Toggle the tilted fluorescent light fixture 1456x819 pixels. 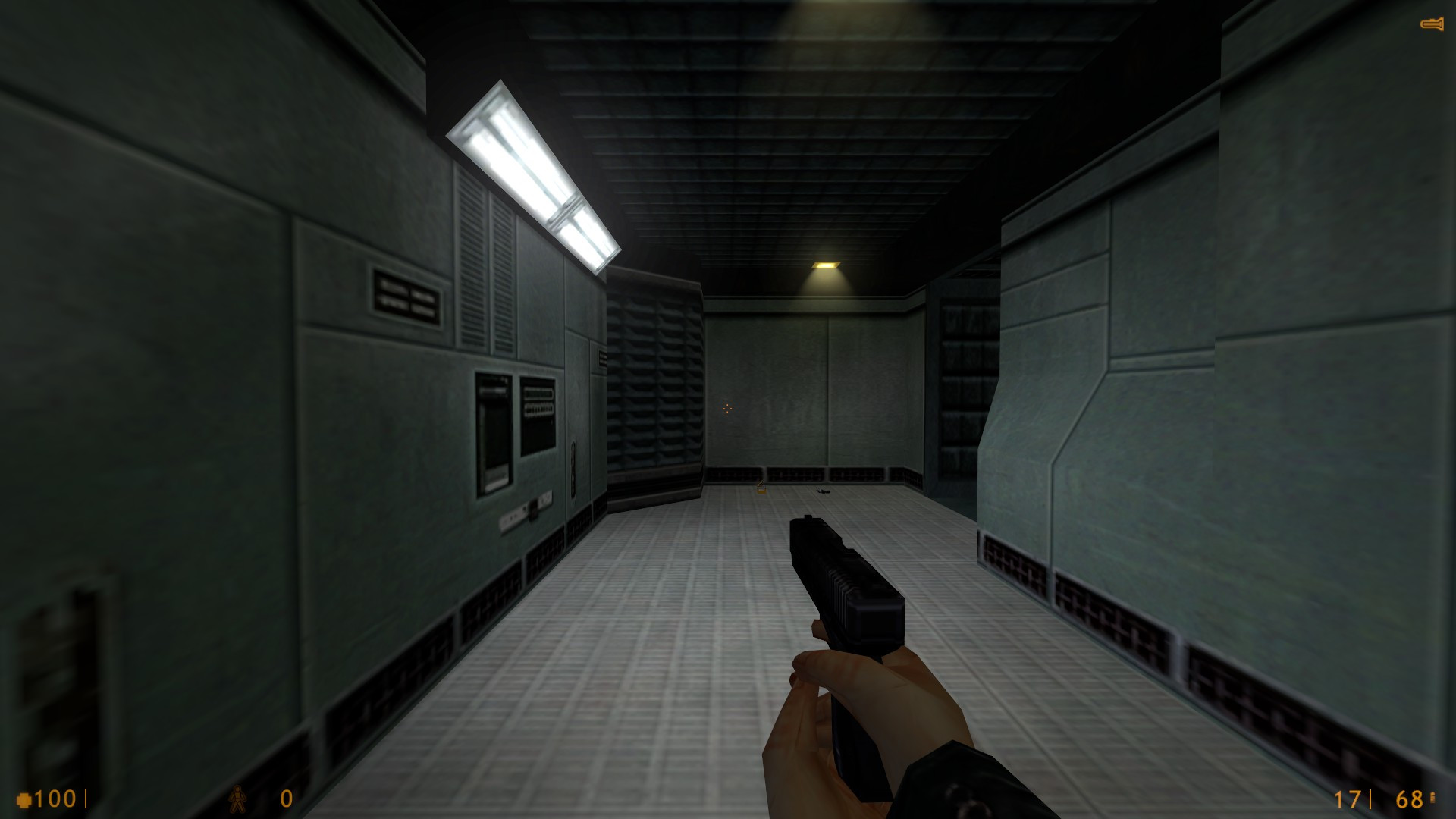pyautogui.click(x=531, y=167)
